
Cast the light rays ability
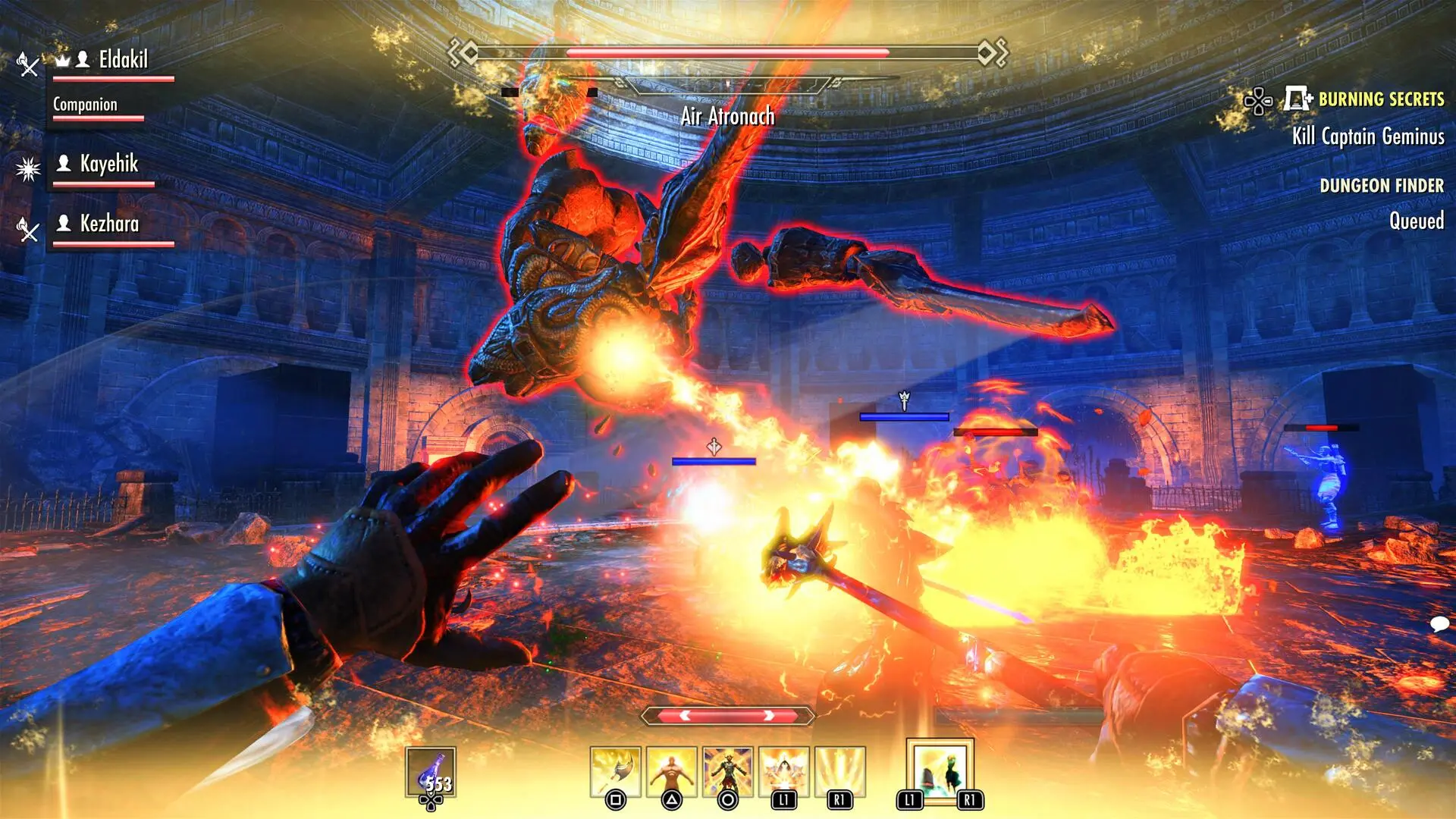(839, 771)
